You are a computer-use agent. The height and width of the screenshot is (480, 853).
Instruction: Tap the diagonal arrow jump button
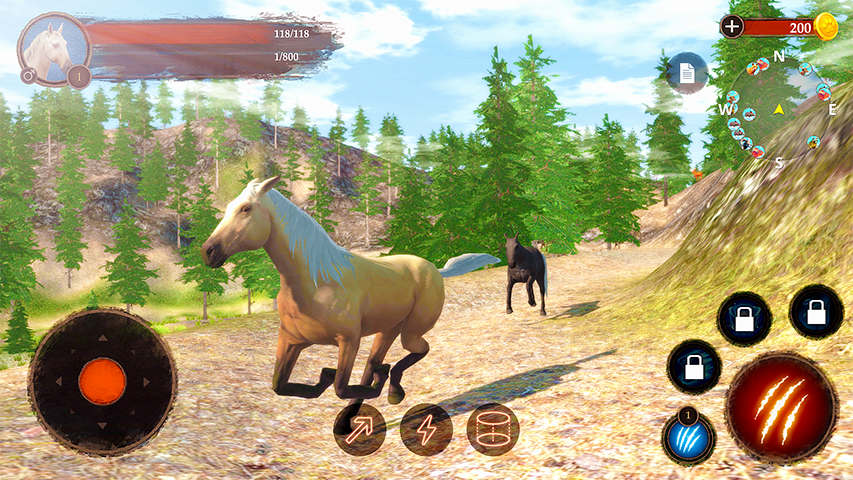click(360, 429)
